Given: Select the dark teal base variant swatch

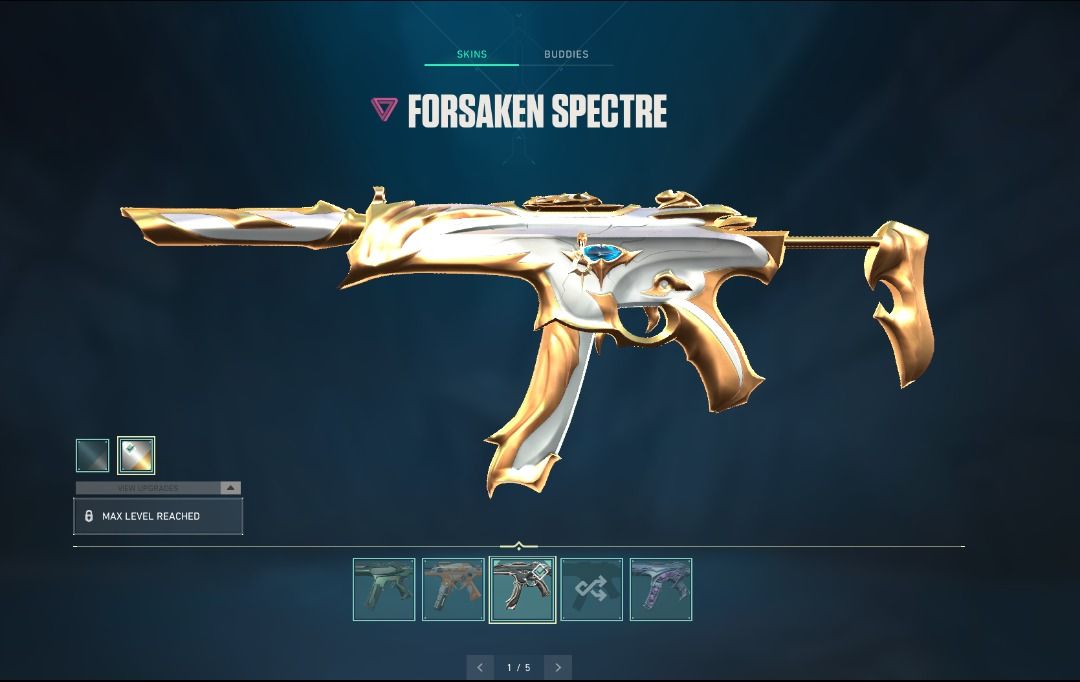Looking at the screenshot, I should coord(93,455).
